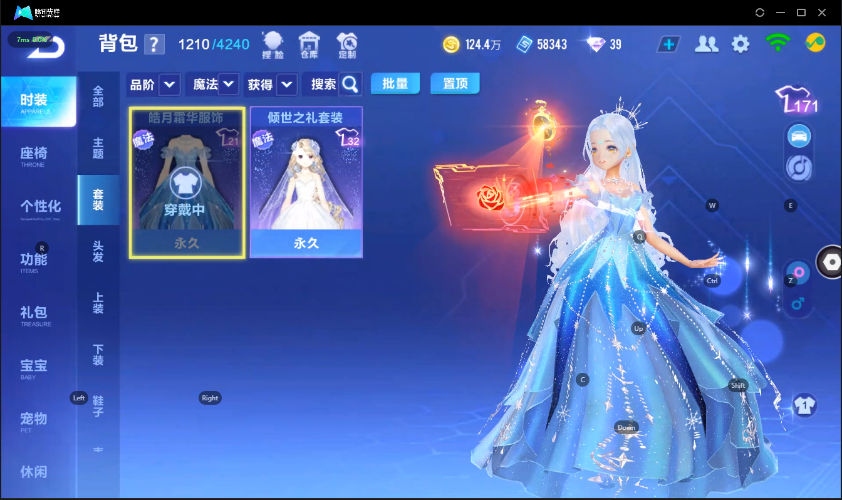Viewport: 842px width, 500px height.
Task: Click the 搜索 search magnifier
Action: click(x=350, y=84)
